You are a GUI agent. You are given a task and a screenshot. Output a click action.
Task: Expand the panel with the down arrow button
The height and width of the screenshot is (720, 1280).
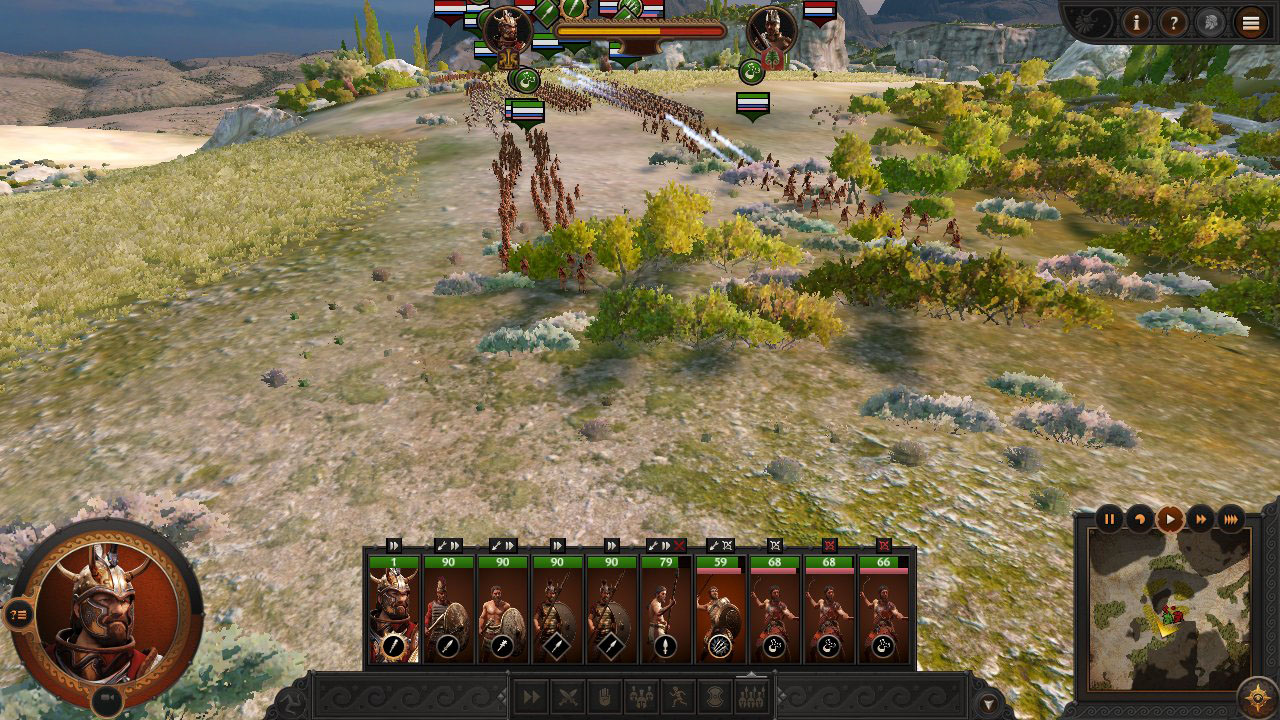(989, 703)
